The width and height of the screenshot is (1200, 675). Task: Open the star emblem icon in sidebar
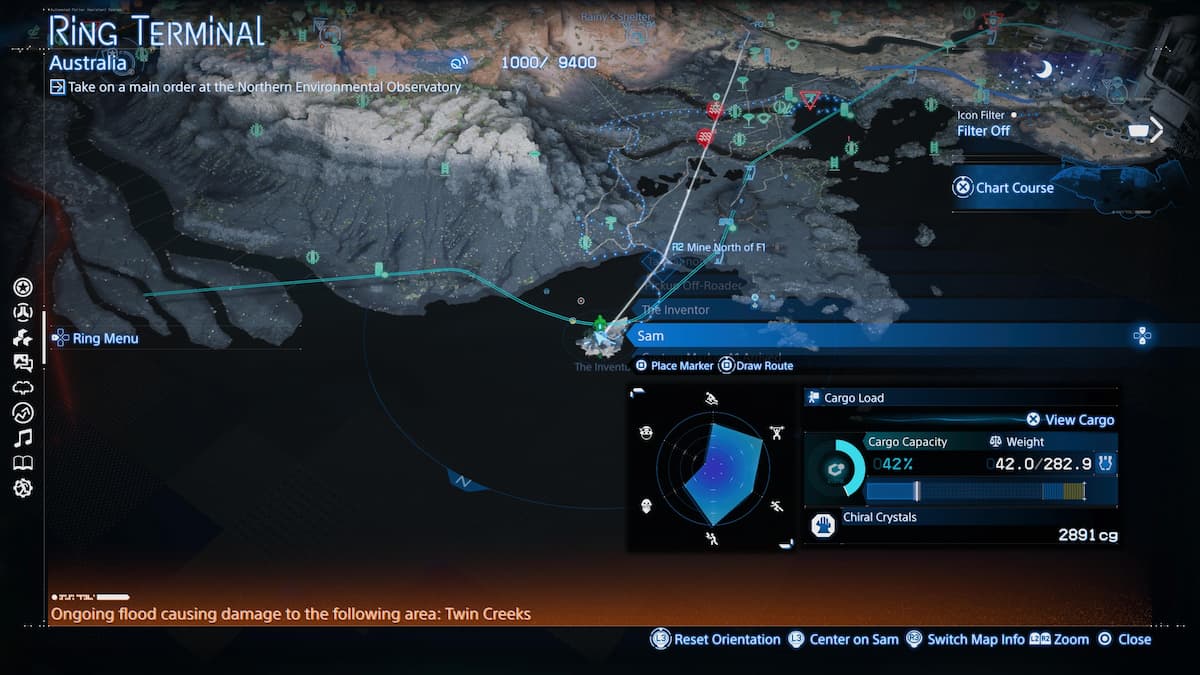tap(23, 288)
